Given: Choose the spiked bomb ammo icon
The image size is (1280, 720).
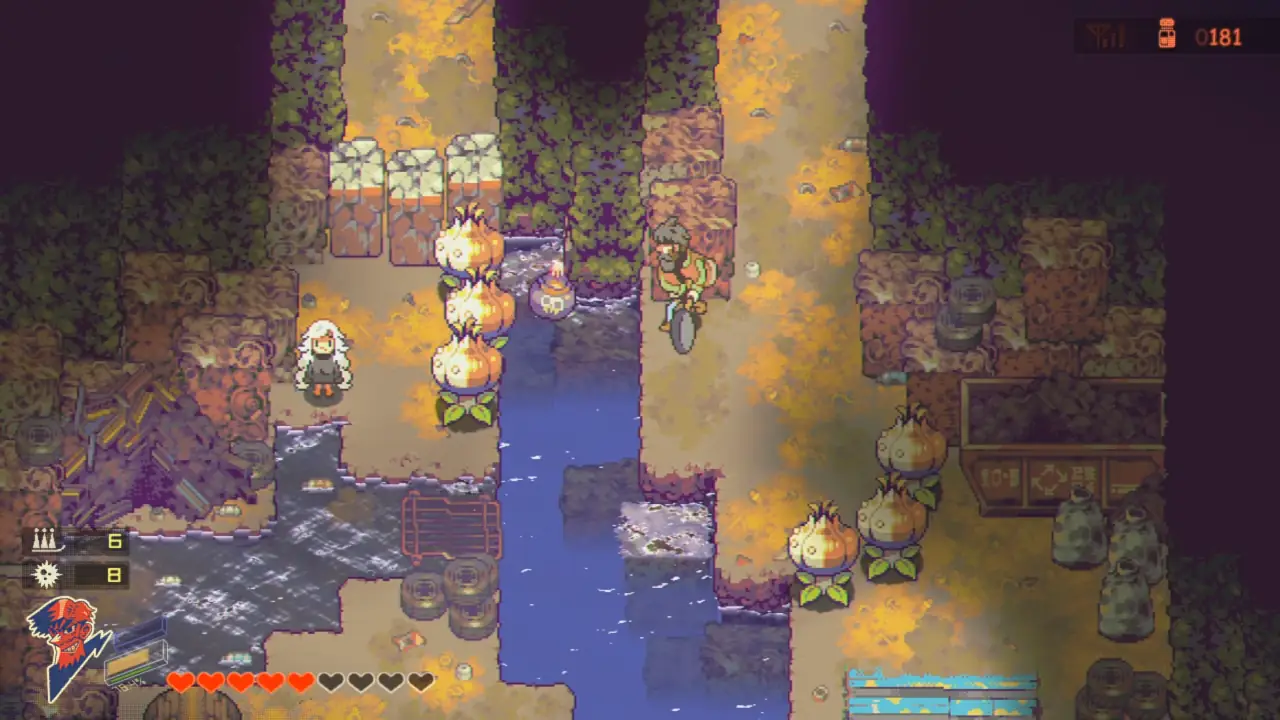Looking at the screenshot, I should [x=45, y=574].
